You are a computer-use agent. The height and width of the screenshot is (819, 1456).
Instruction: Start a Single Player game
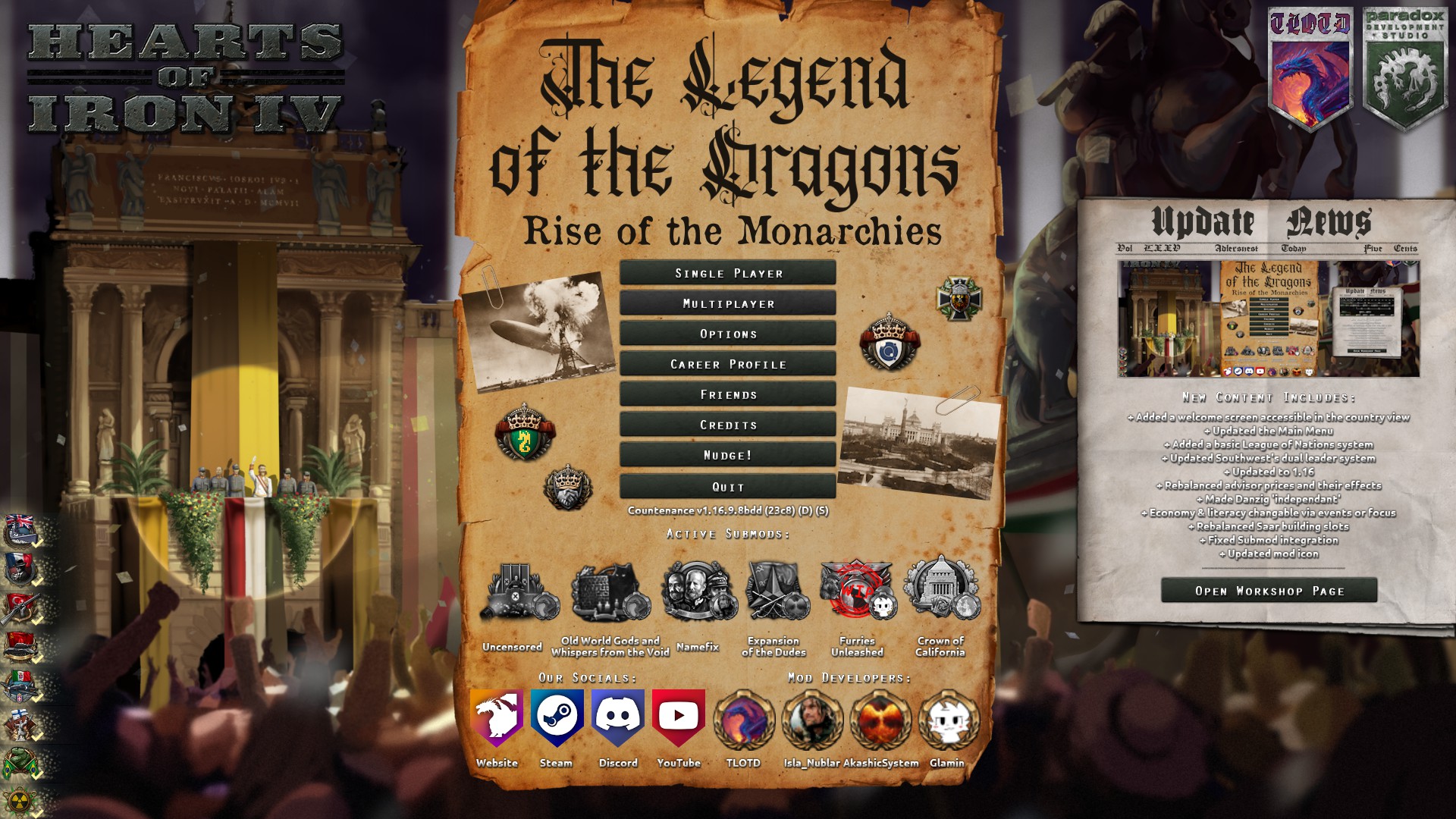pos(728,273)
